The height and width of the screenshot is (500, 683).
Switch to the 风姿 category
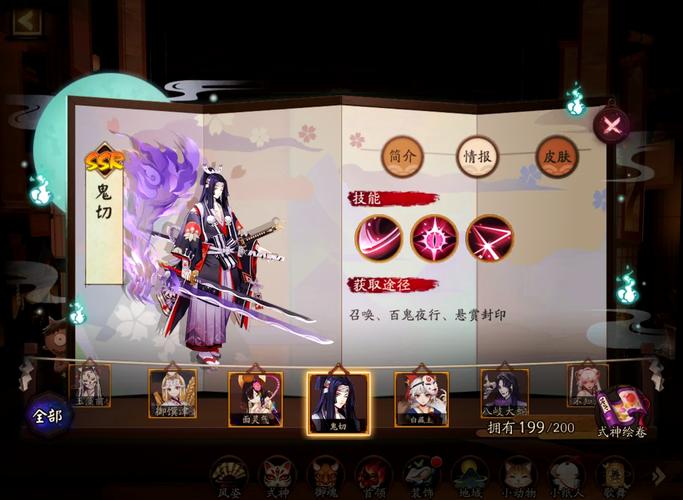229,476
